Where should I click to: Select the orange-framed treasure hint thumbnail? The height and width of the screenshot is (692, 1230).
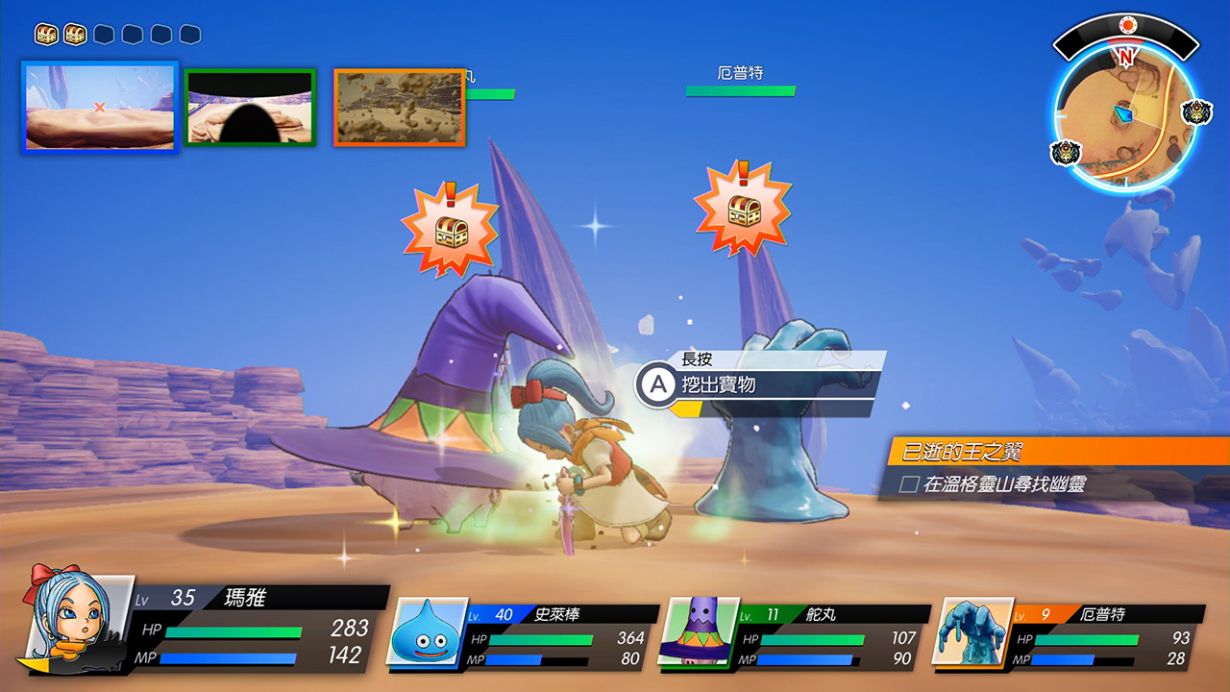point(399,107)
